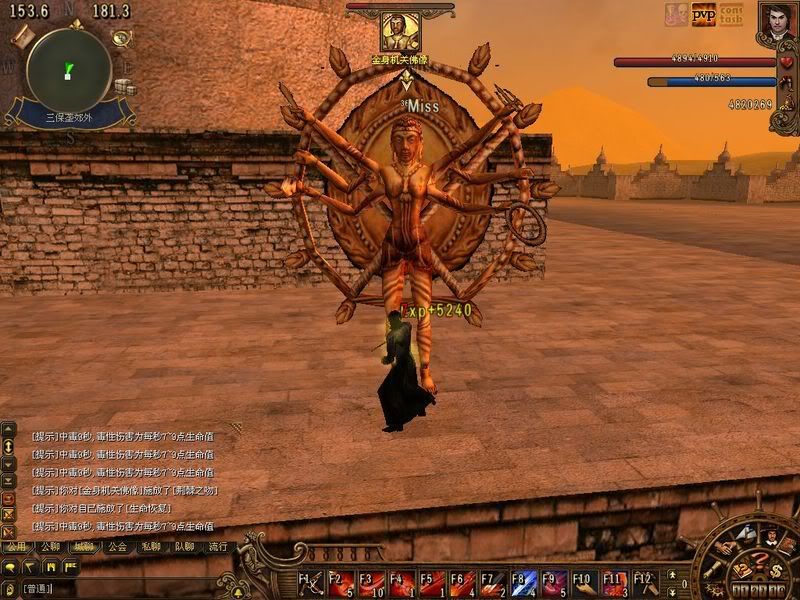The height and width of the screenshot is (600, 800).
Task: Activate the F3 hotbar skill
Action: [x=372, y=583]
